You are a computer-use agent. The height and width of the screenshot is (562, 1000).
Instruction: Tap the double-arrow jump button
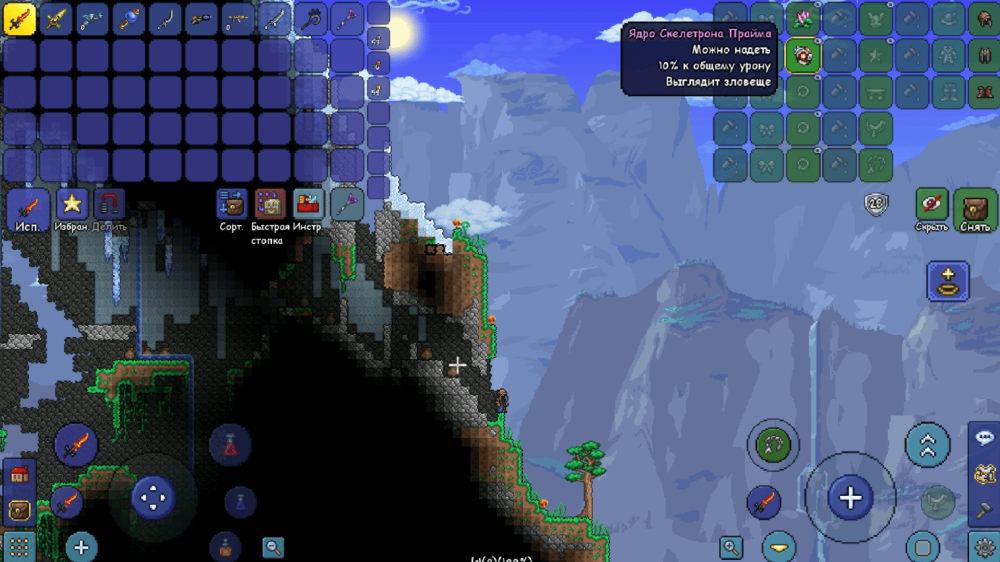pyautogui.click(x=927, y=445)
